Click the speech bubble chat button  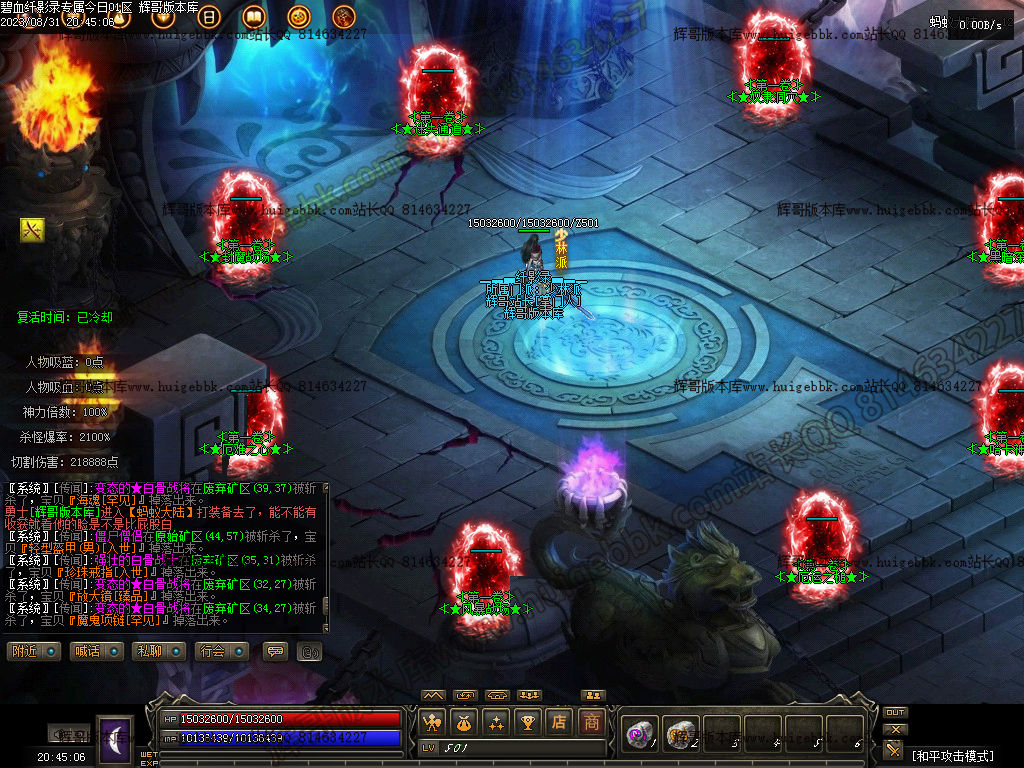click(275, 651)
